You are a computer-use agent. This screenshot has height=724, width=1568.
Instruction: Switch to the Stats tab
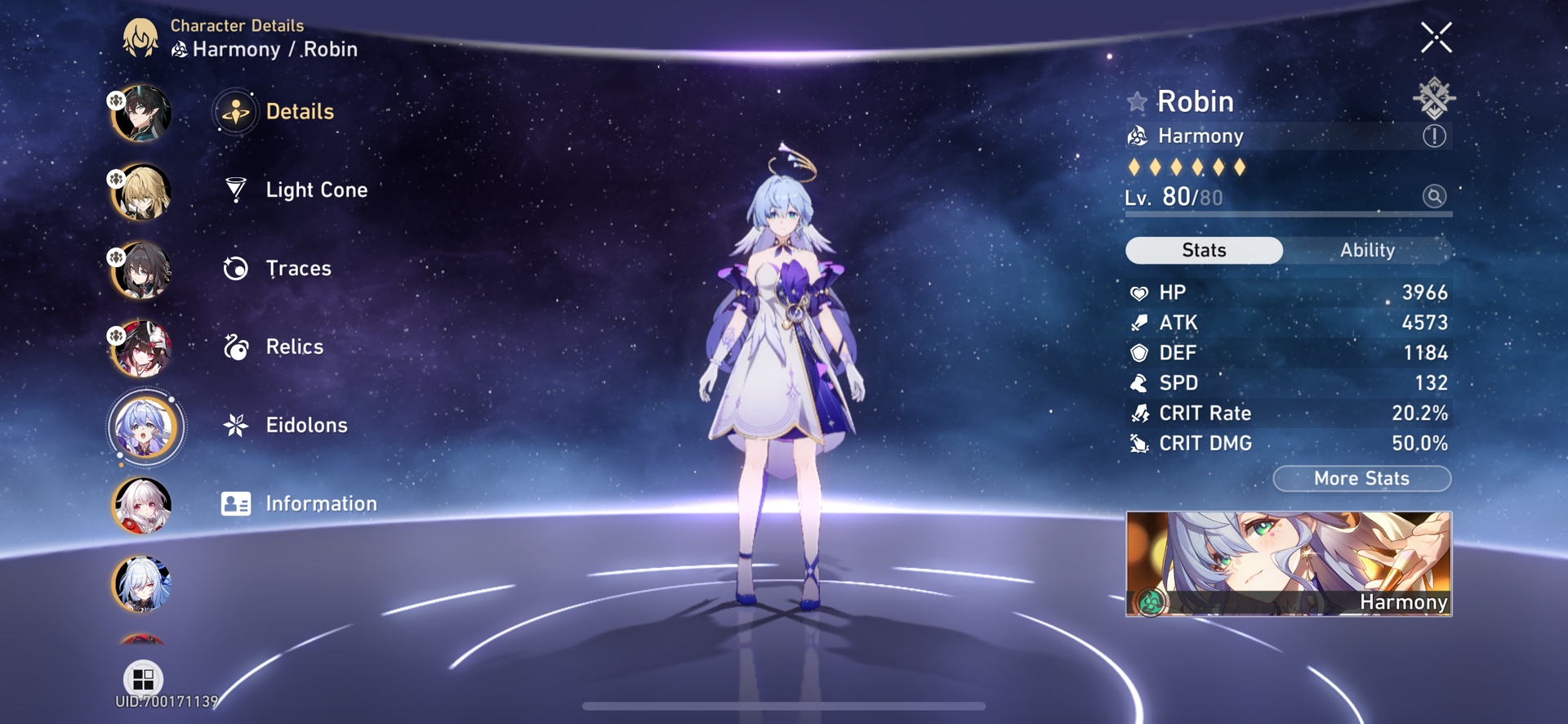(1204, 250)
